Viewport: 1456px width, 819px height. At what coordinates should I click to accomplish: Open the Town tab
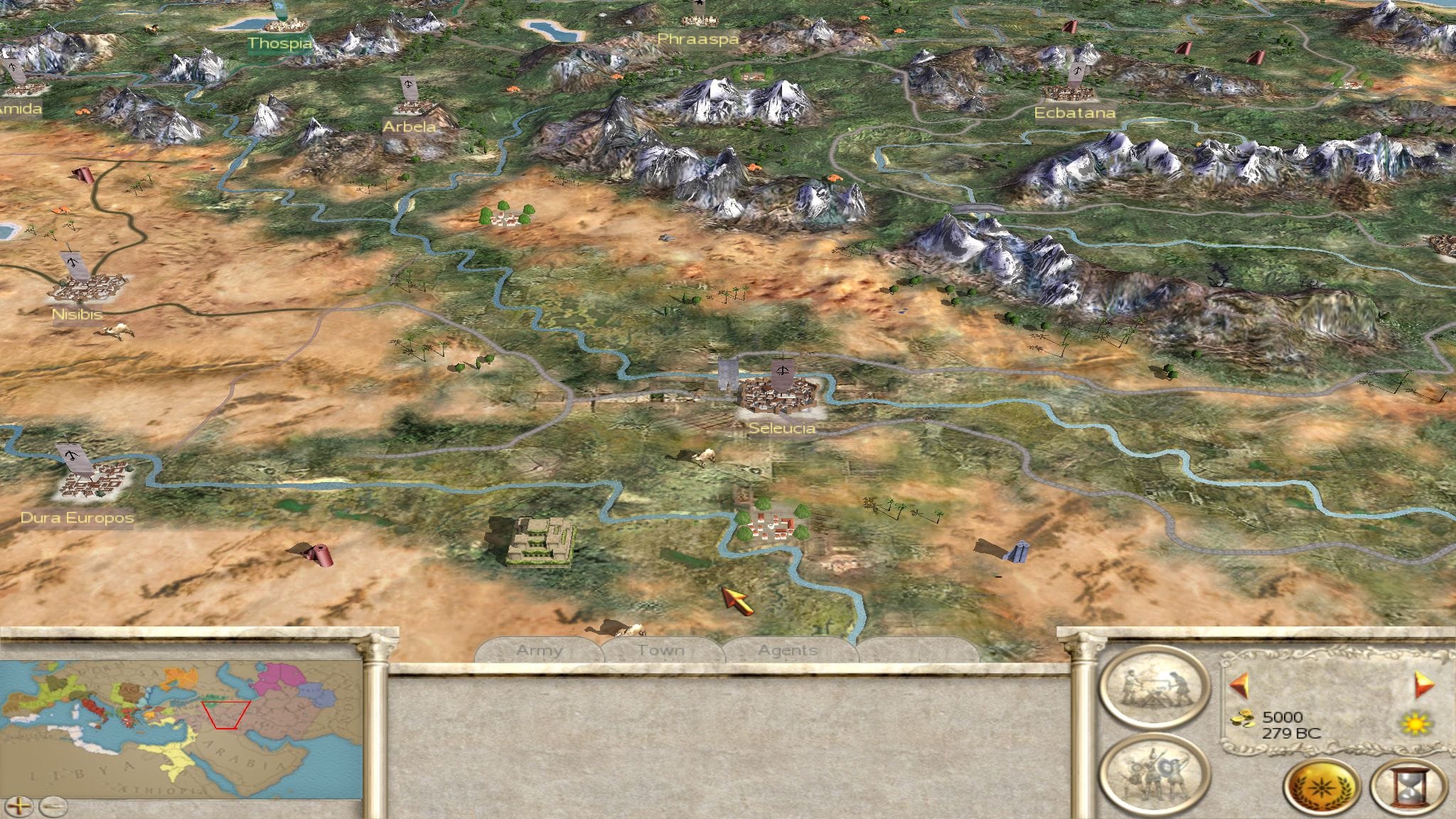pyautogui.click(x=660, y=650)
